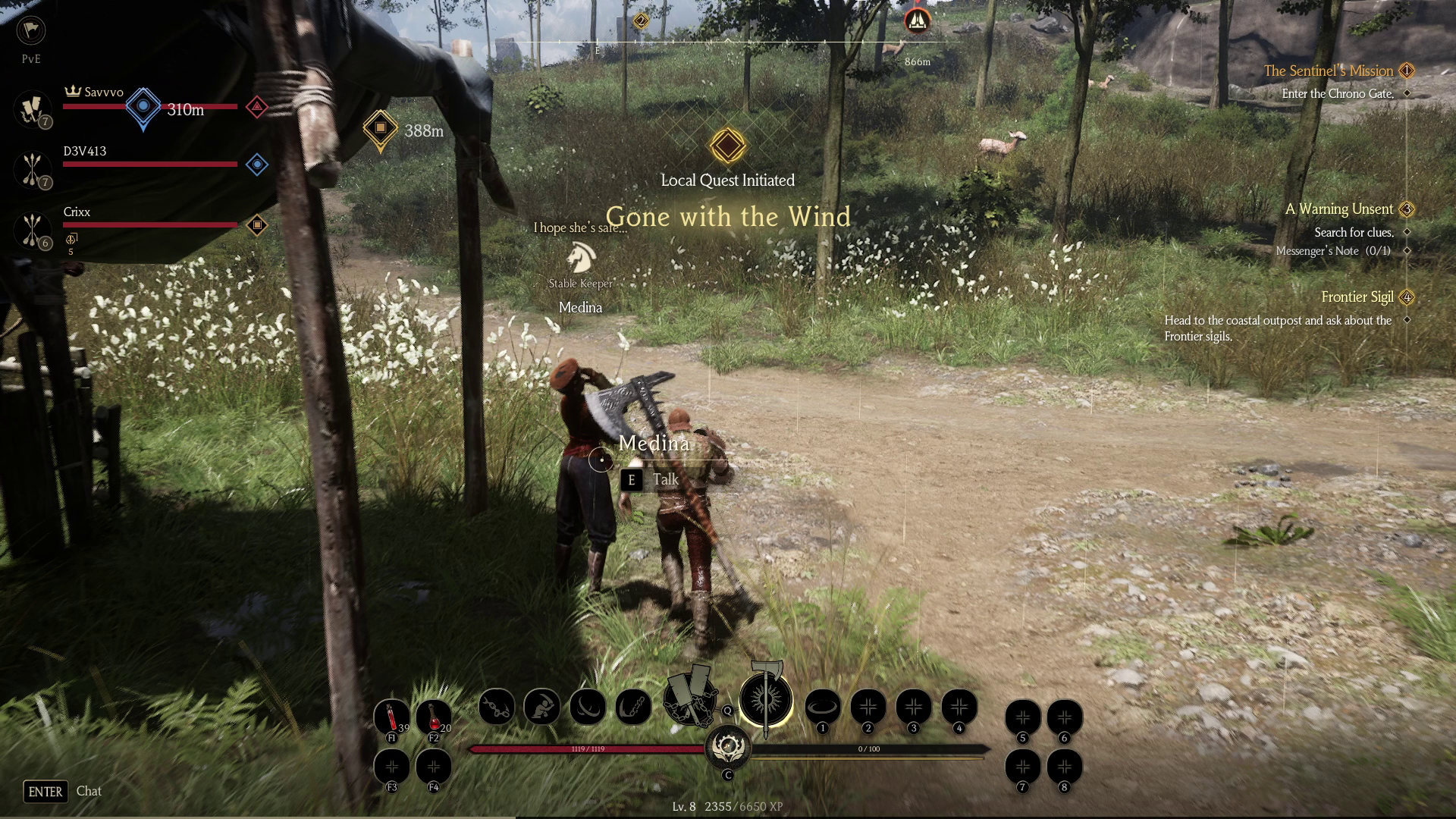This screenshot has height=819, width=1456.
Task: Open The Sentinel's Mission quest tracker
Action: pos(1328,71)
